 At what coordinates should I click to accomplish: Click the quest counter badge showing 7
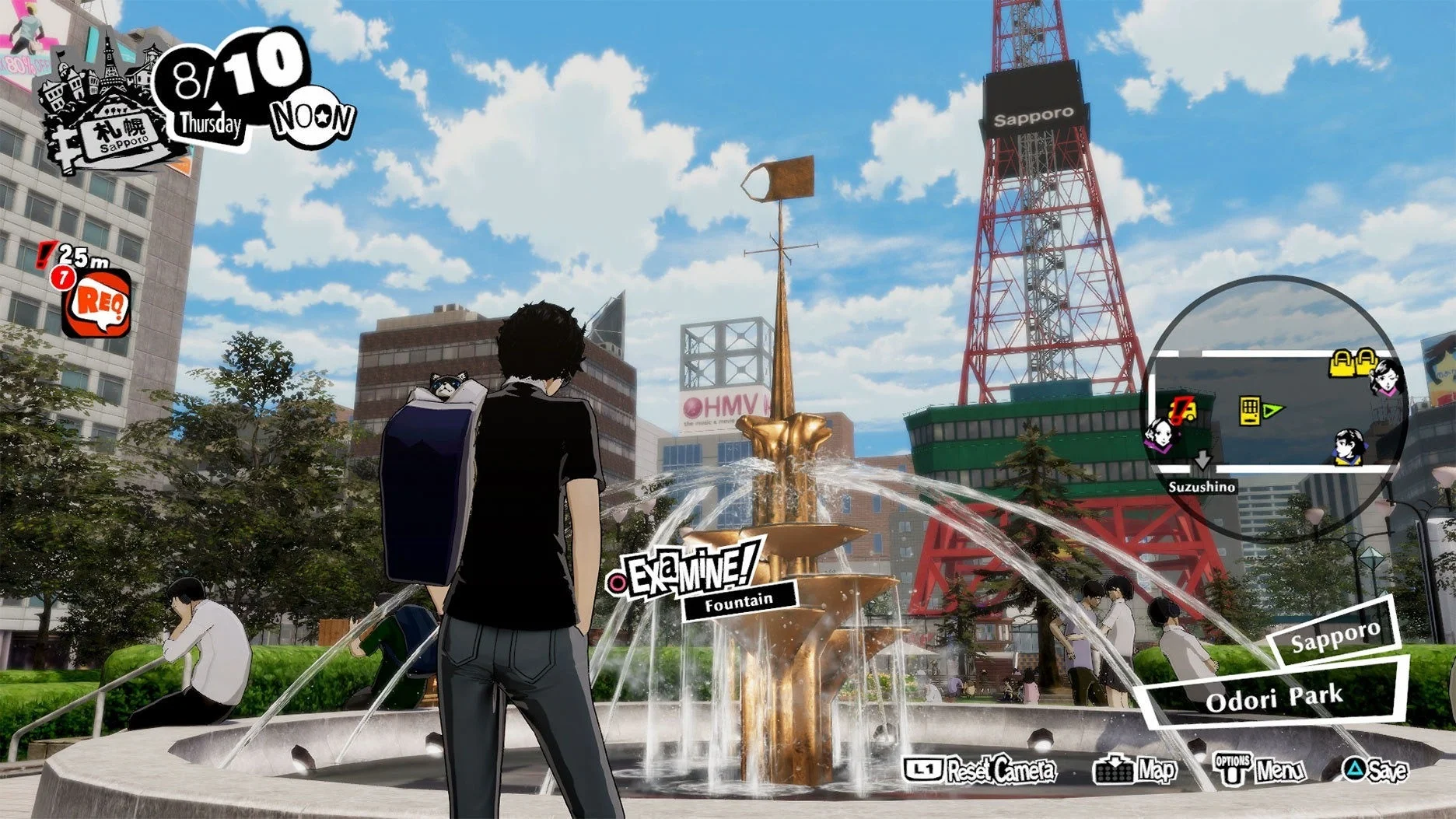click(x=64, y=278)
